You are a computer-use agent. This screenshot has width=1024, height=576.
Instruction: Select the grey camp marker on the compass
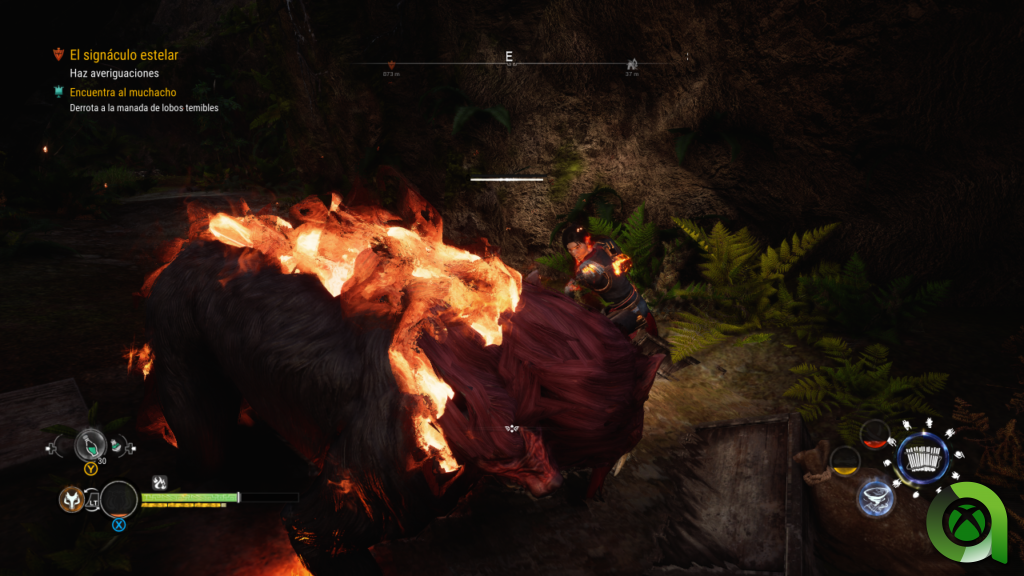[x=631, y=64]
